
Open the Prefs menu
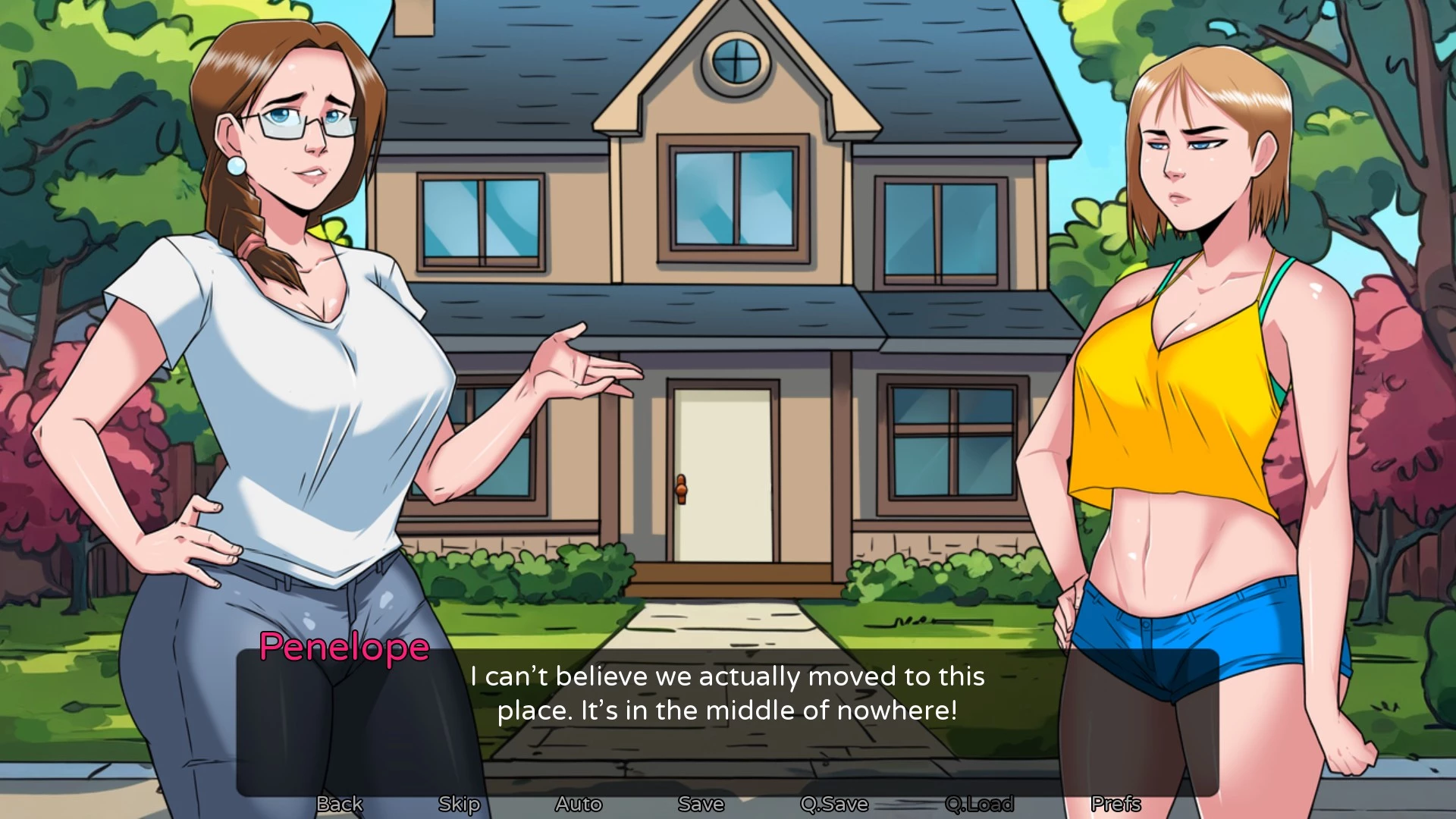click(1116, 804)
